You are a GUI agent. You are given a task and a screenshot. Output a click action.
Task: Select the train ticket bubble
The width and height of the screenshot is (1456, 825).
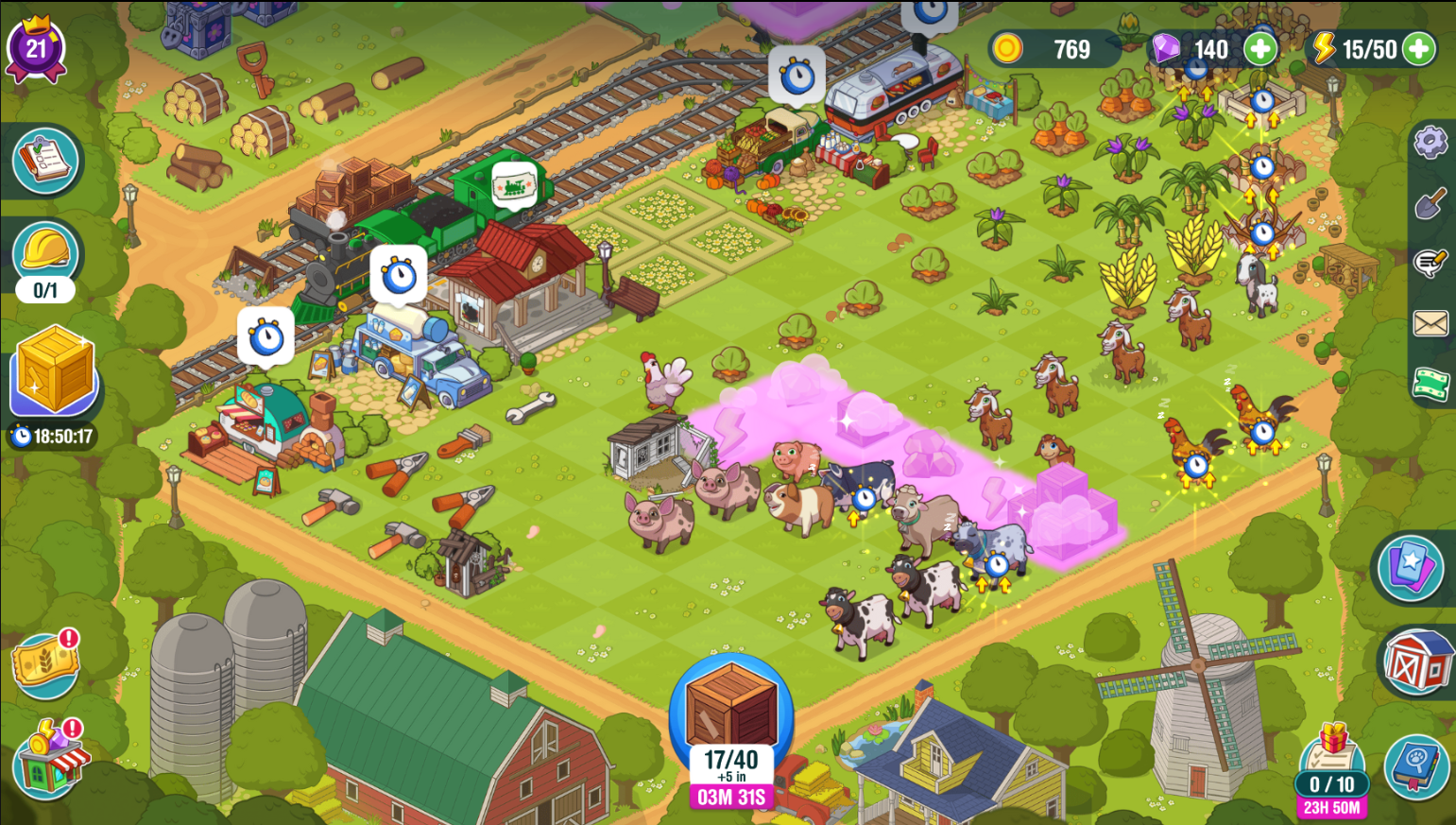514,184
